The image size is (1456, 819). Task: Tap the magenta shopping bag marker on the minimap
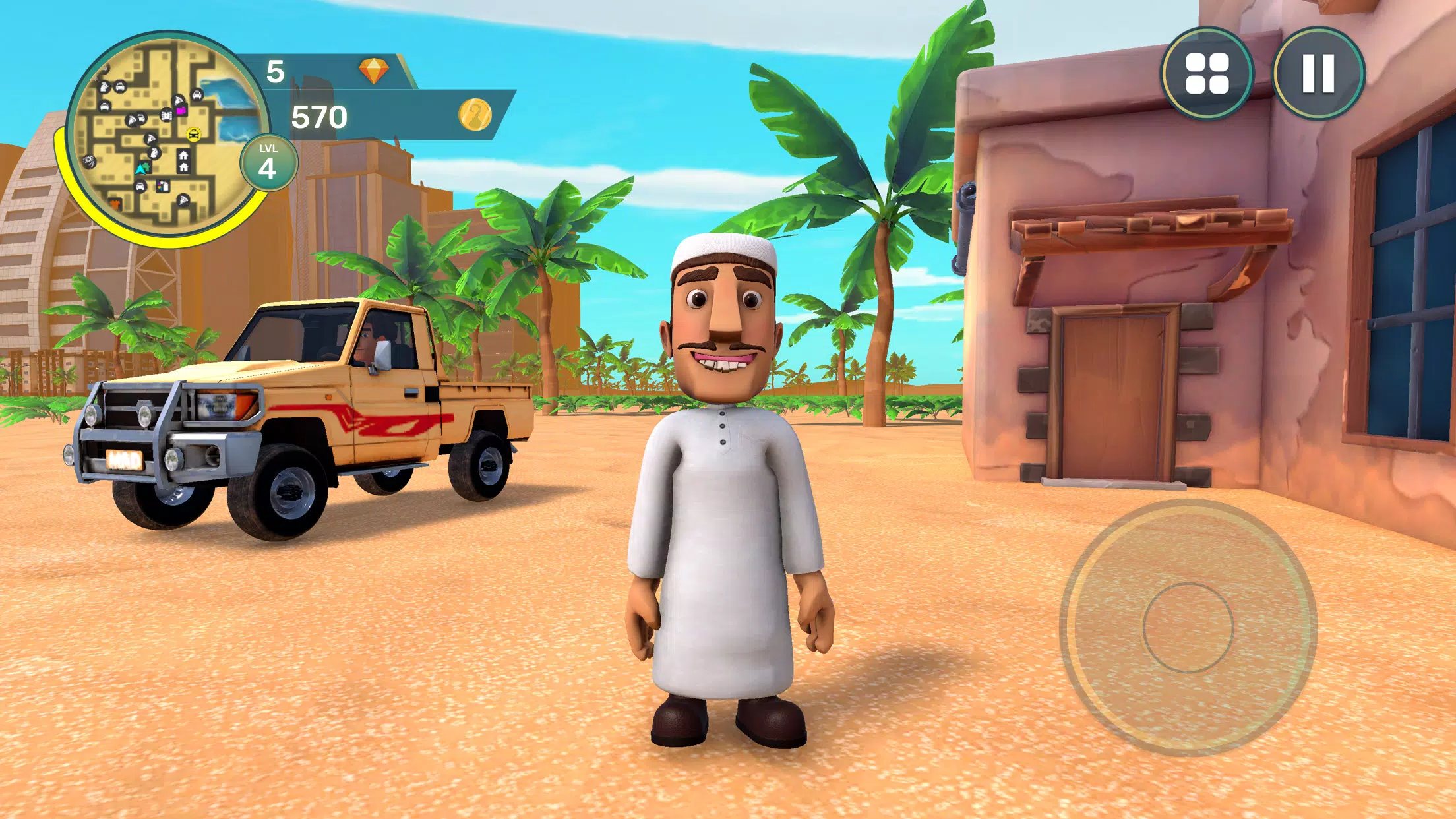tap(181, 110)
